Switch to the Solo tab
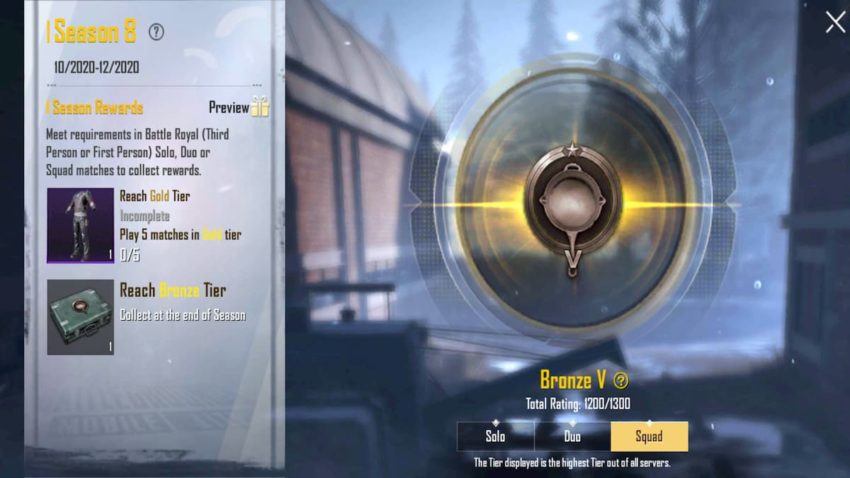Screen dimensions: 850x478 (x=495, y=436)
